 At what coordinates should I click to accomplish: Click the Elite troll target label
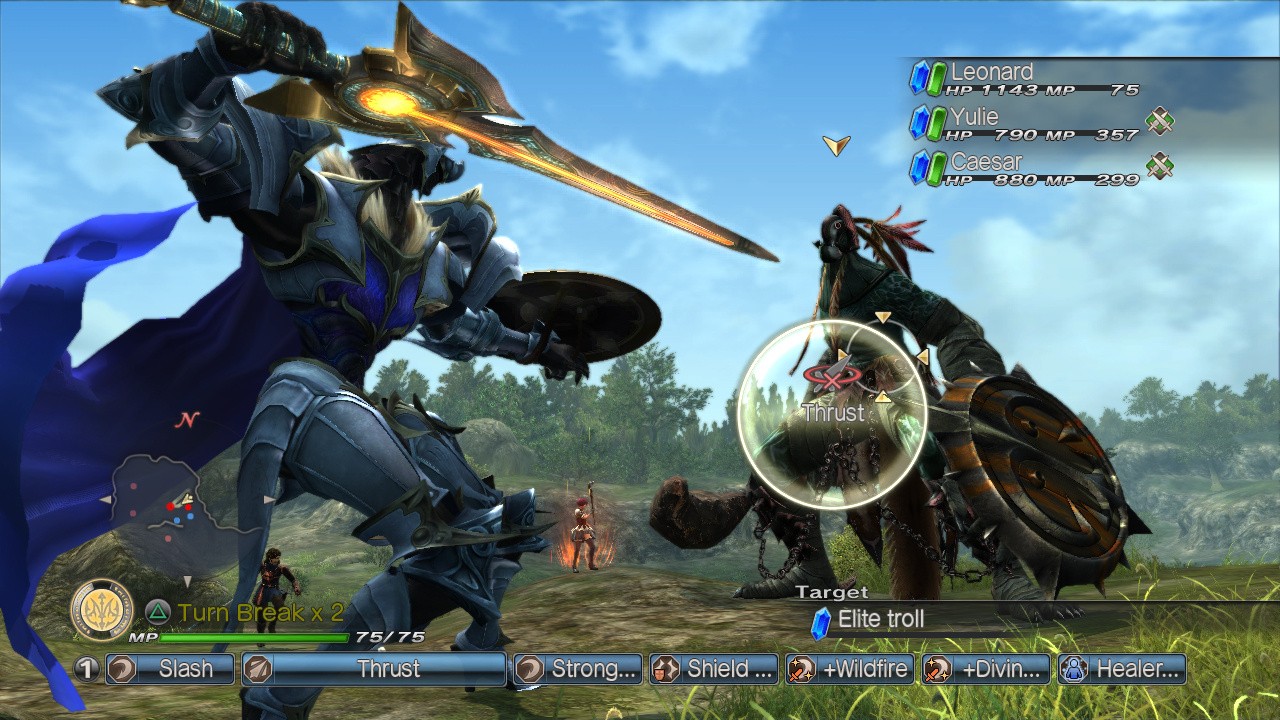(x=880, y=620)
